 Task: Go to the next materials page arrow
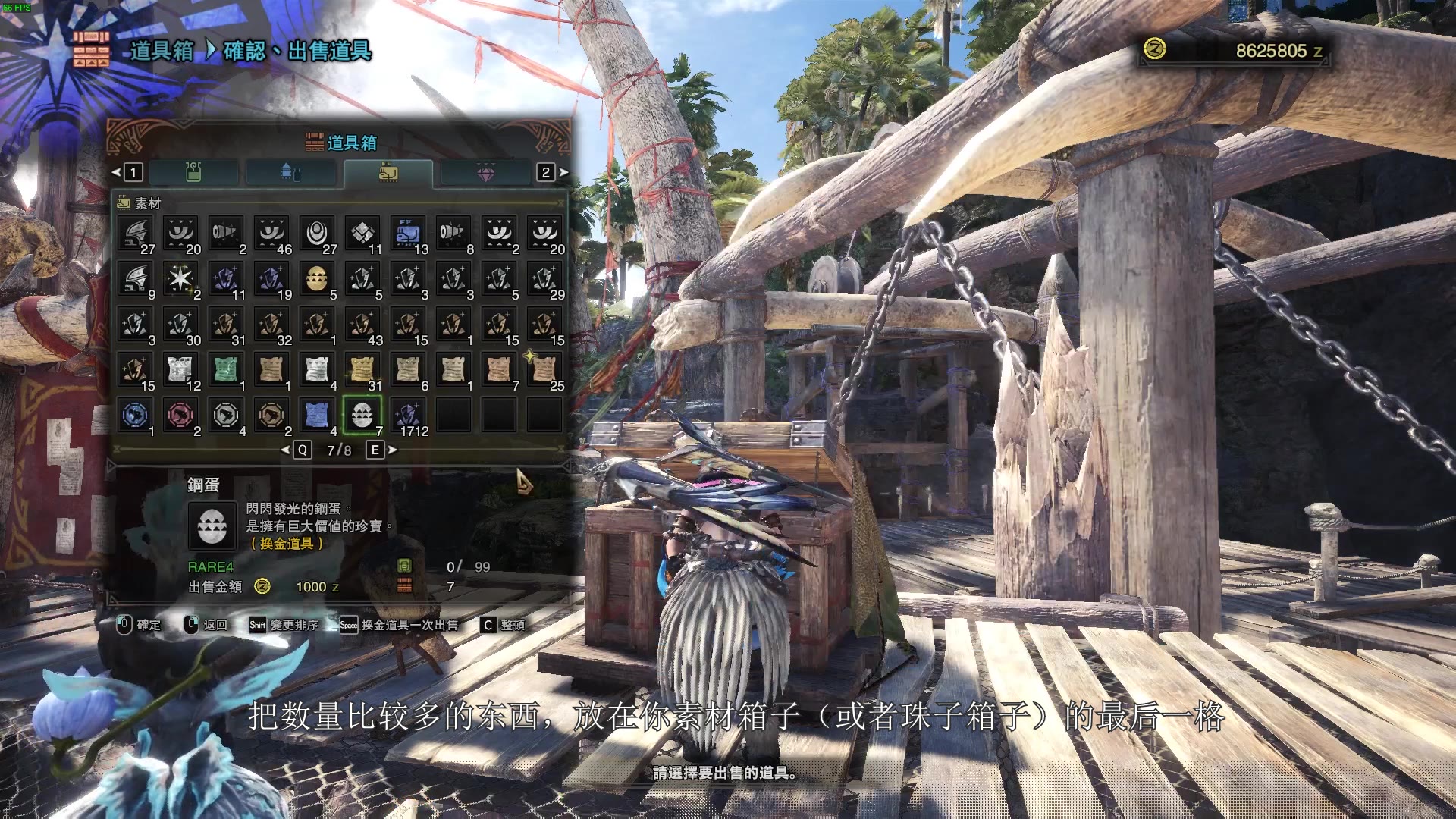393,450
